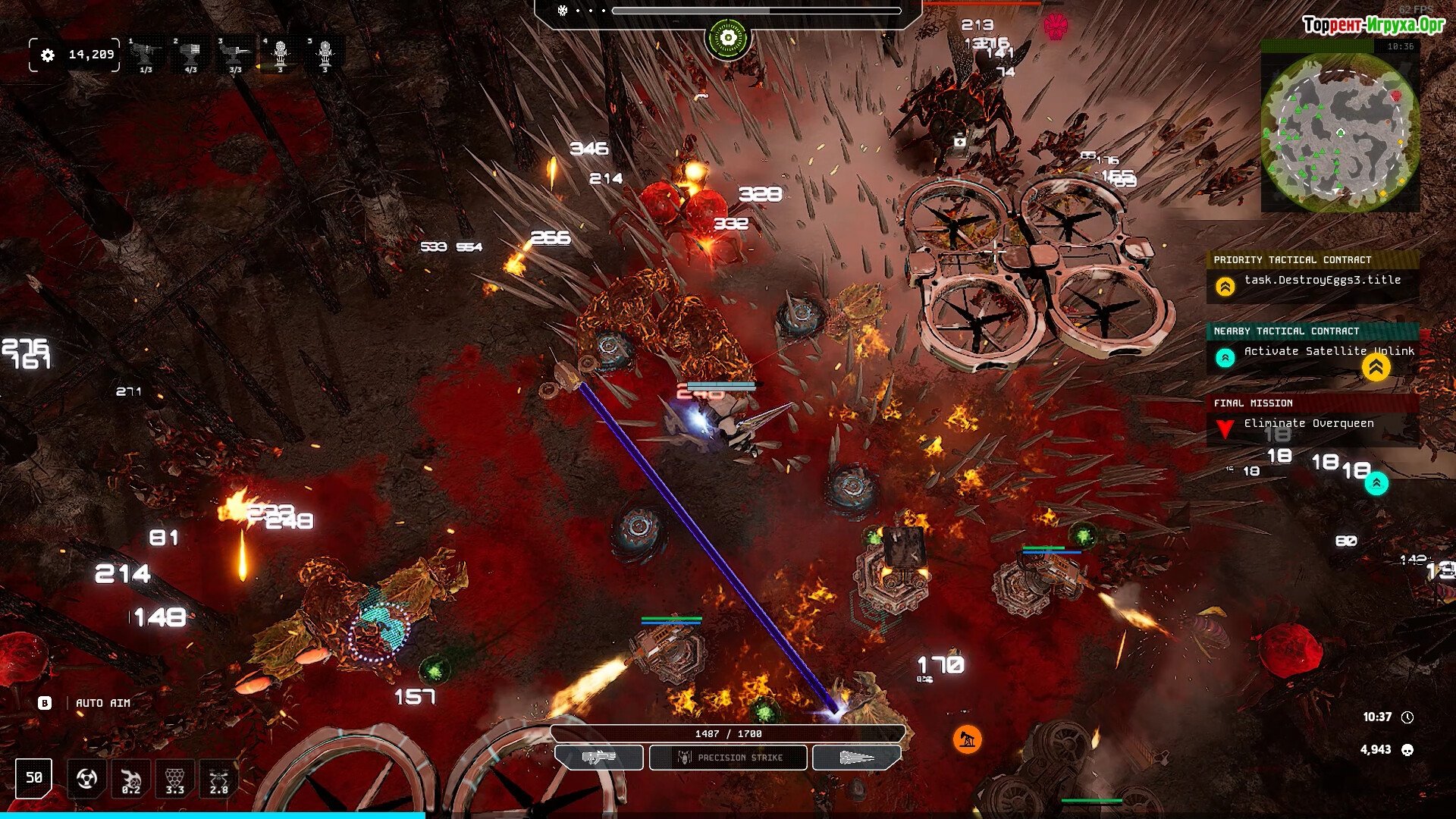Image resolution: width=1456 pixels, height=819 pixels.
Task: Open settings via the gear icon
Action: click(48, 55)
